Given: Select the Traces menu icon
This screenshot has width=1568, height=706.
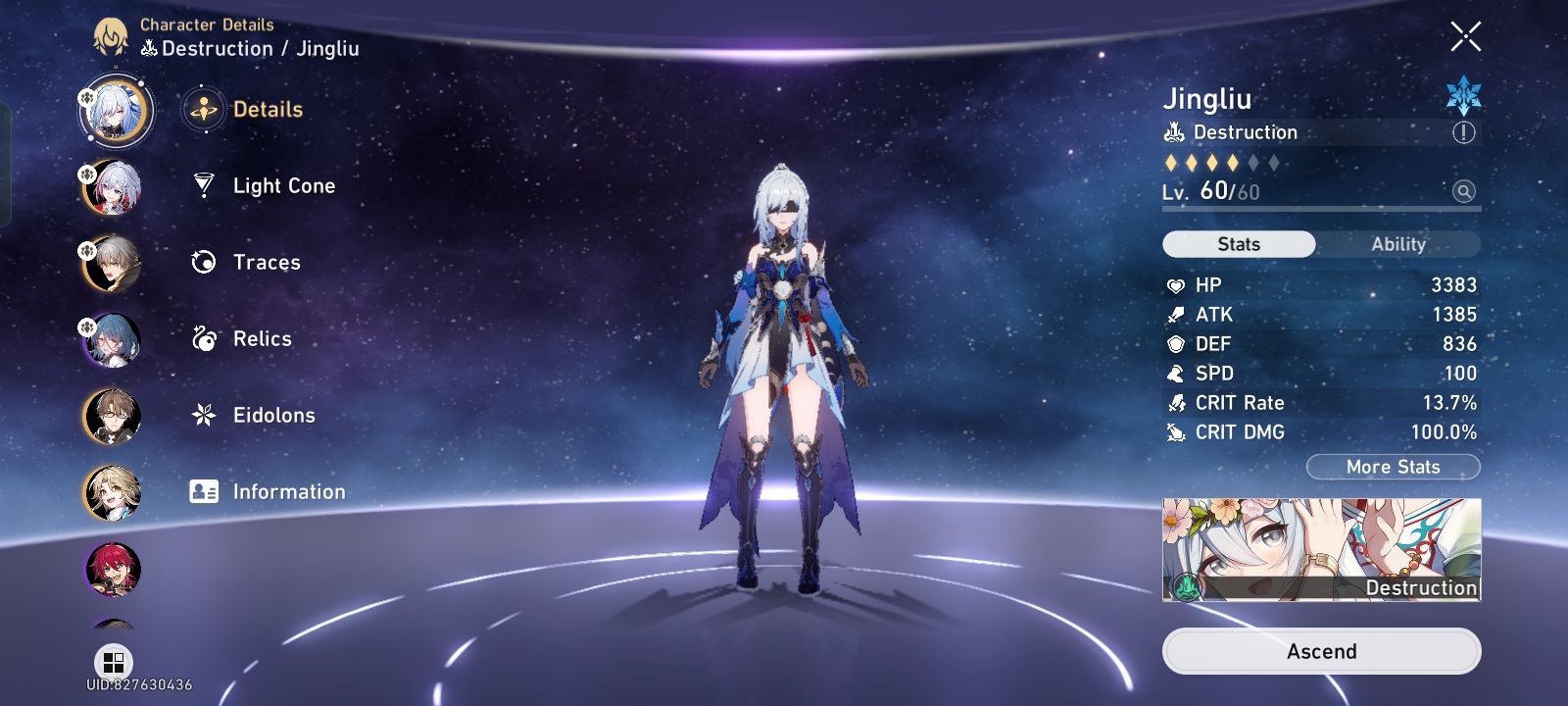Looking at the screenshot, I should (x=203, y=262).
